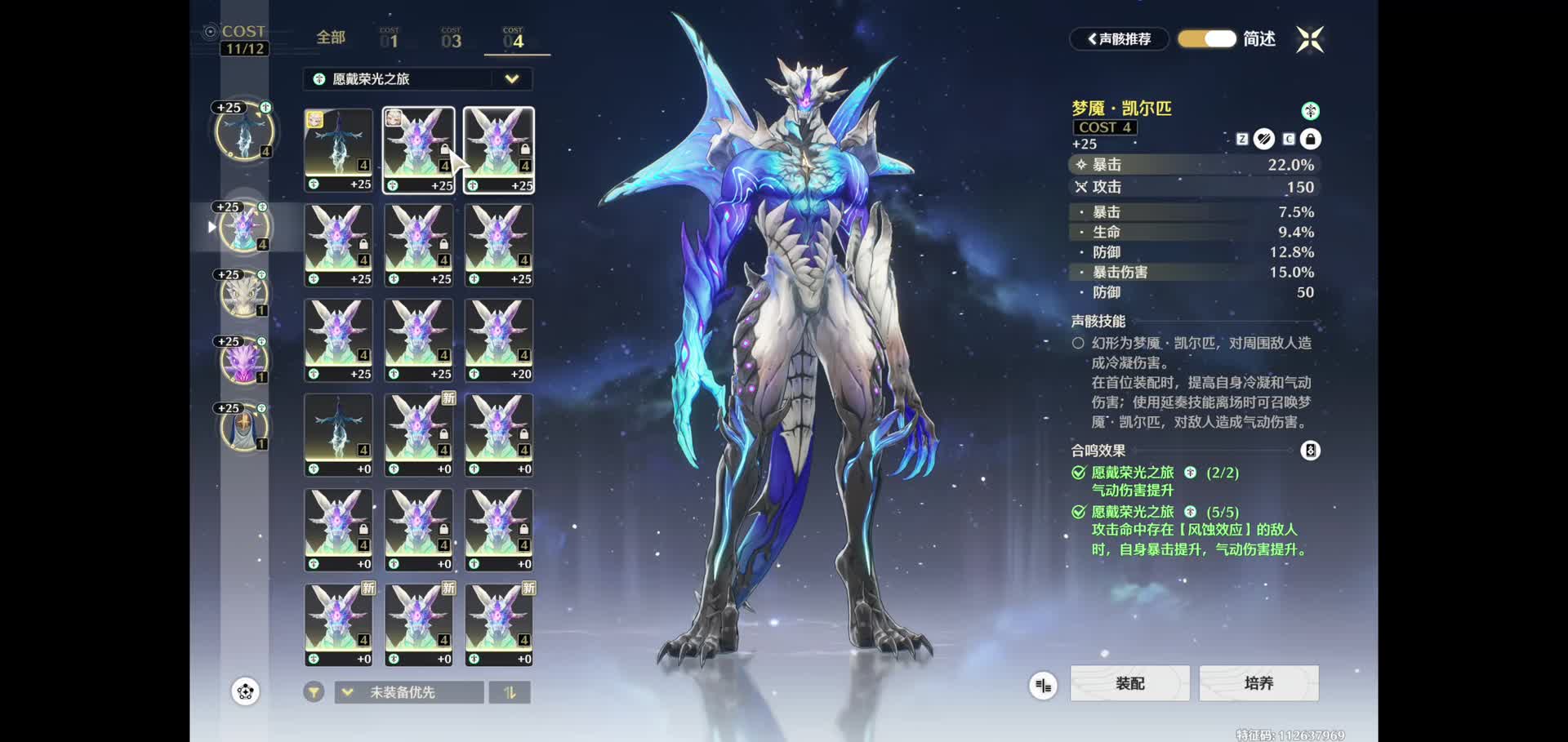Select the +20 echo in the grid
Screen dimensions: 1568x742
[x=499, y=340]
